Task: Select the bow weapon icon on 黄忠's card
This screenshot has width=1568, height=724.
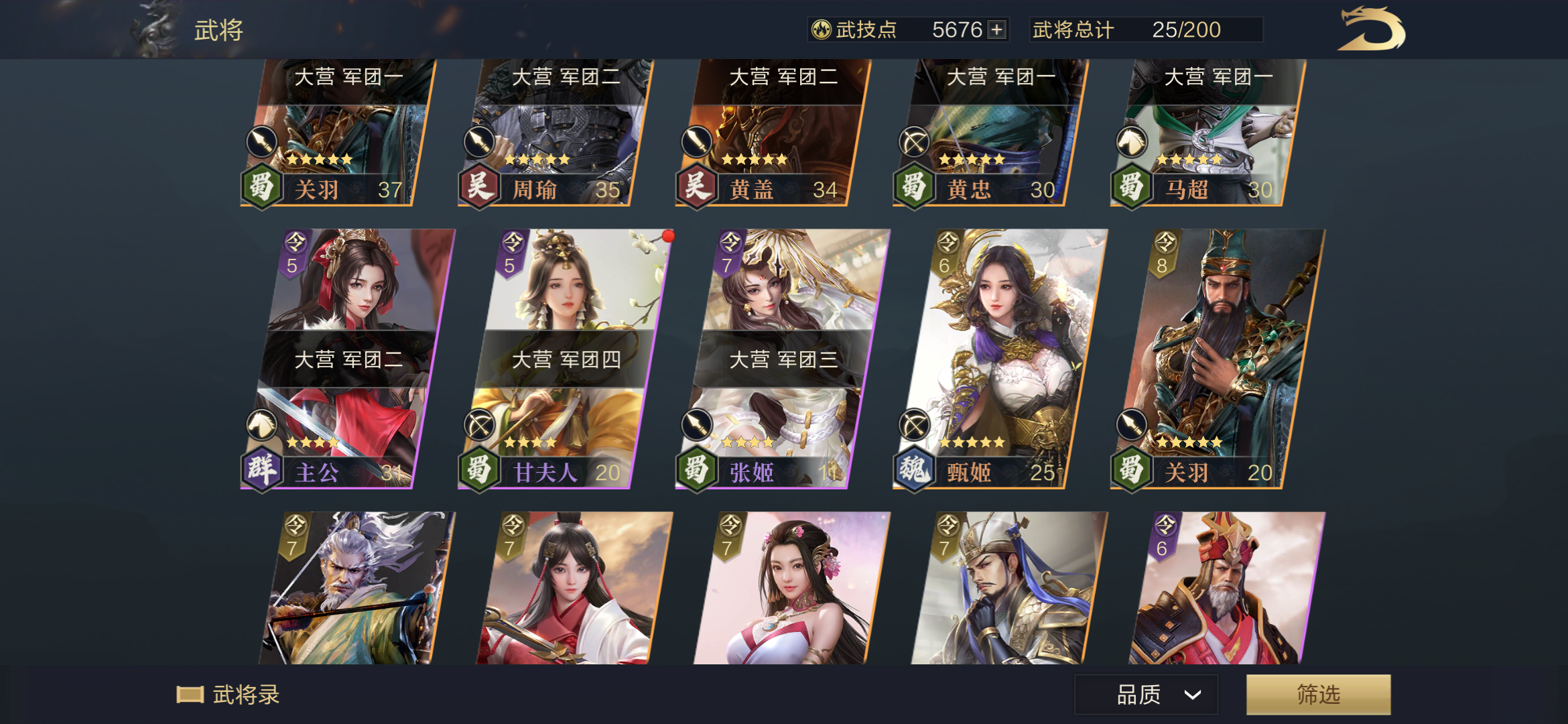Action: coord(913,142)
